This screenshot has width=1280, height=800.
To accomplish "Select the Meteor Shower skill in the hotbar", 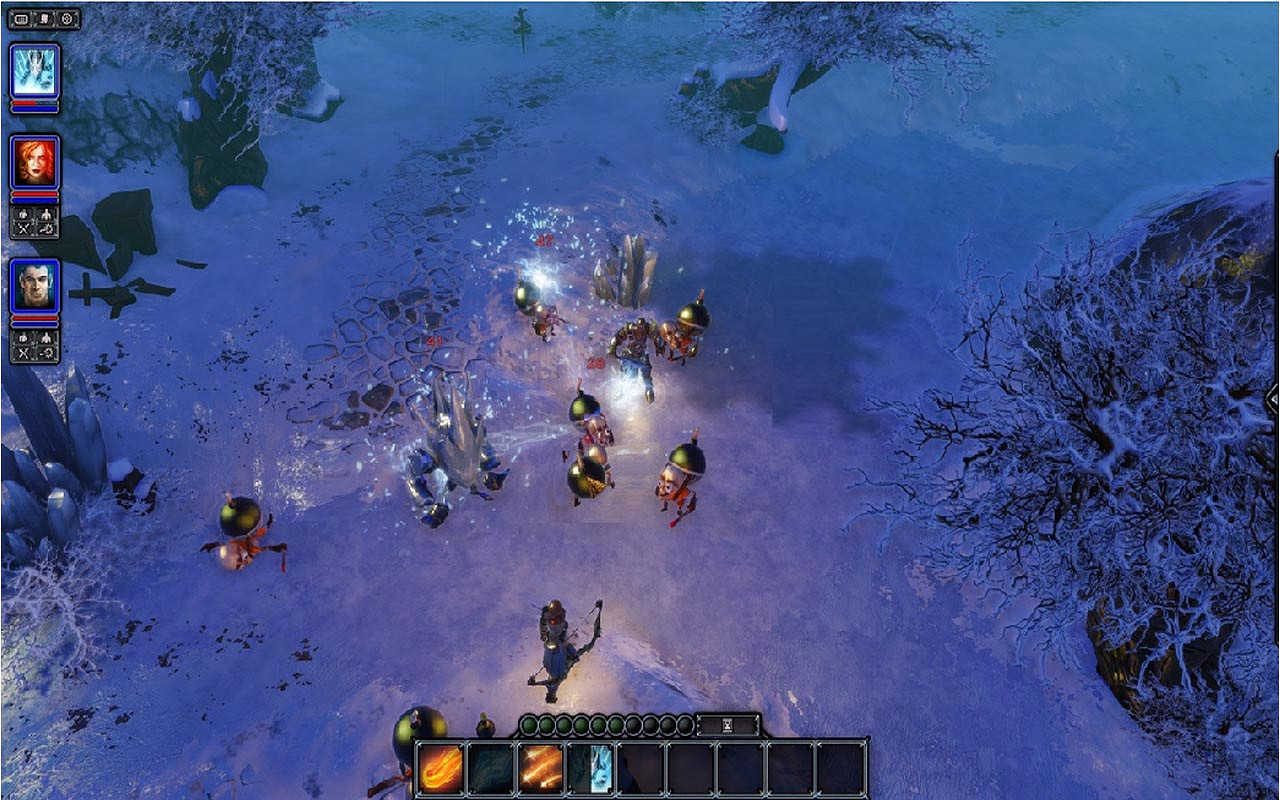I will [x=538, y=770].
